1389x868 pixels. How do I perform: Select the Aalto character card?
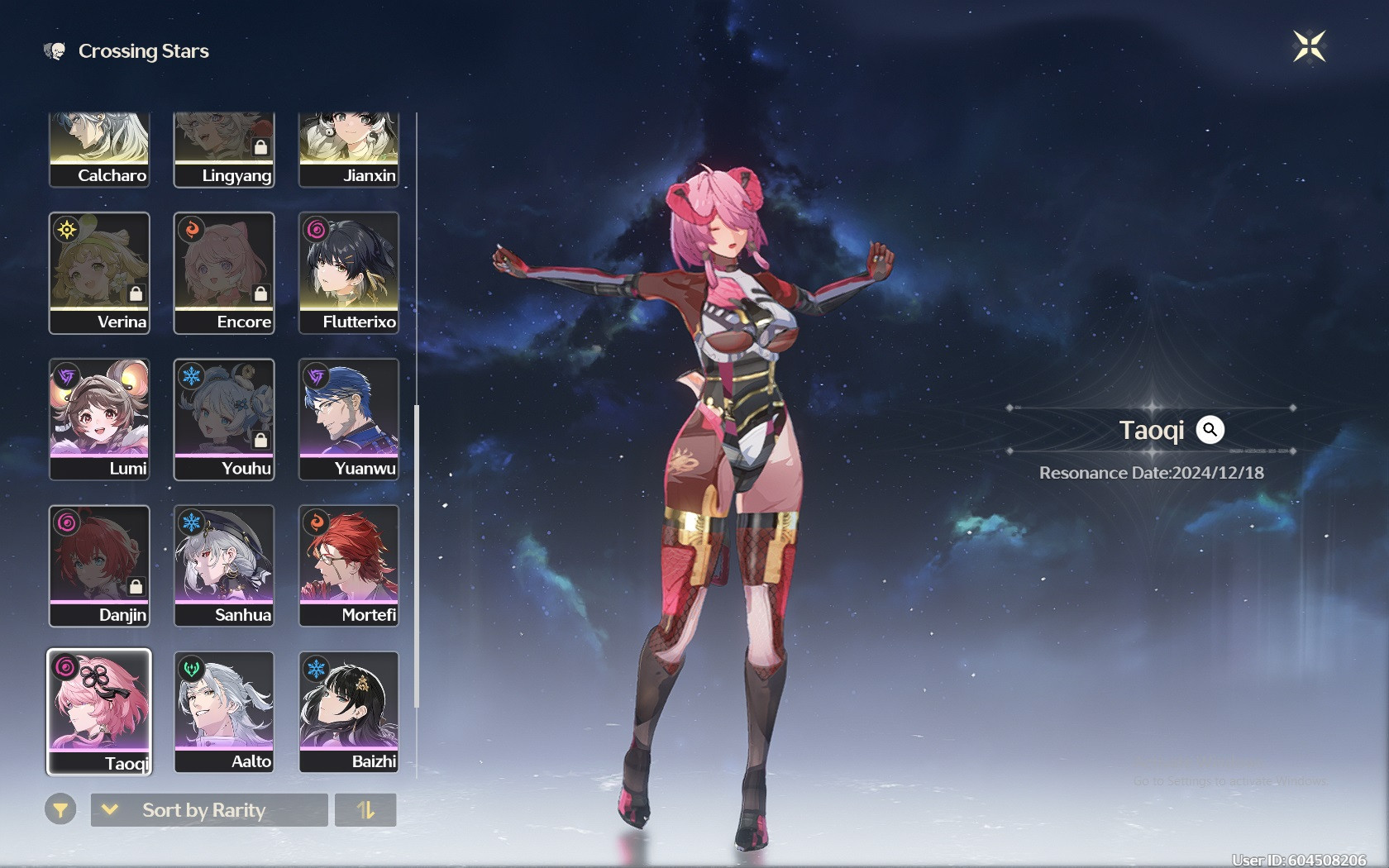[x=223, y=712]
